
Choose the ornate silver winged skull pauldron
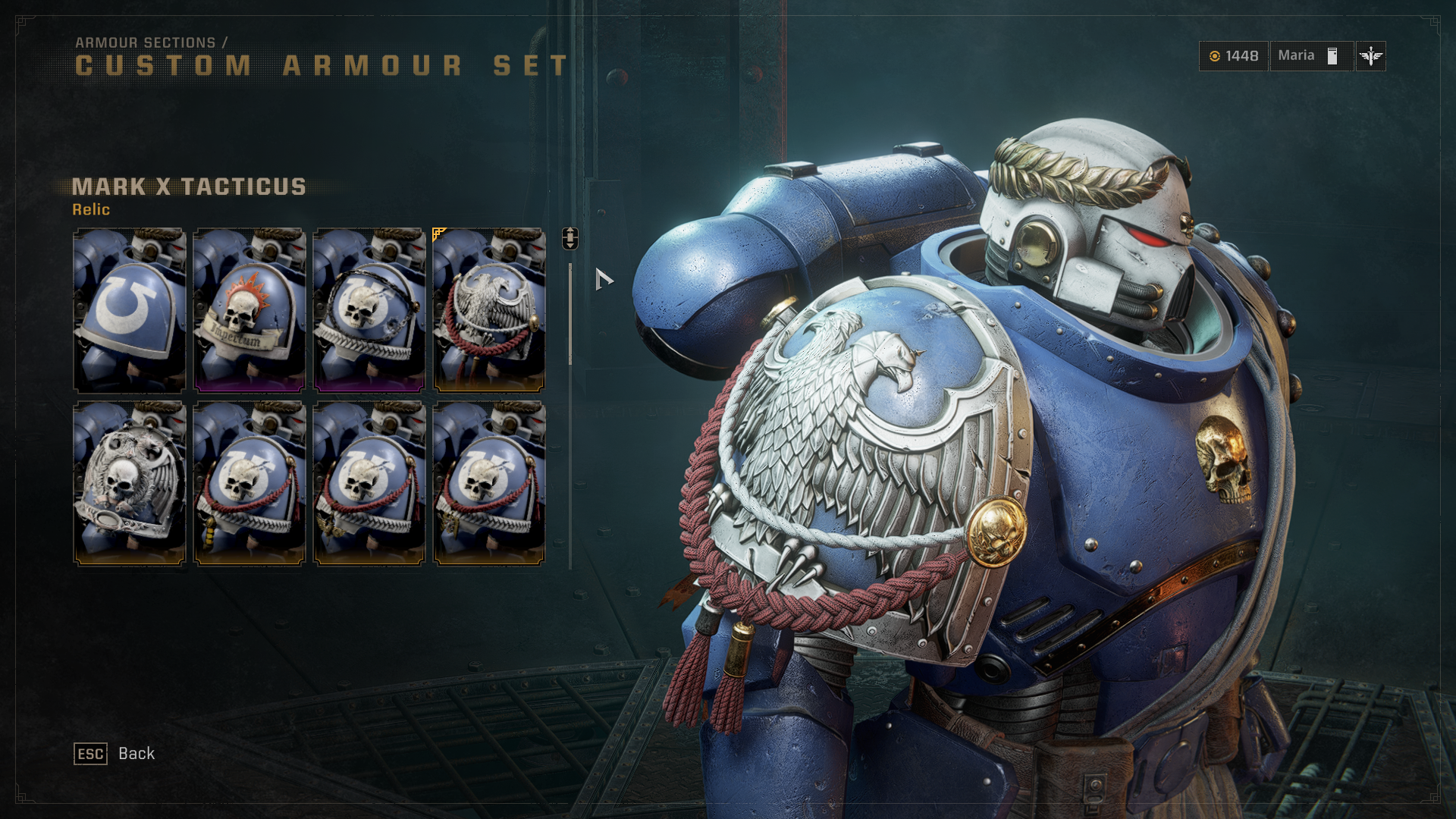click(129, 483)
